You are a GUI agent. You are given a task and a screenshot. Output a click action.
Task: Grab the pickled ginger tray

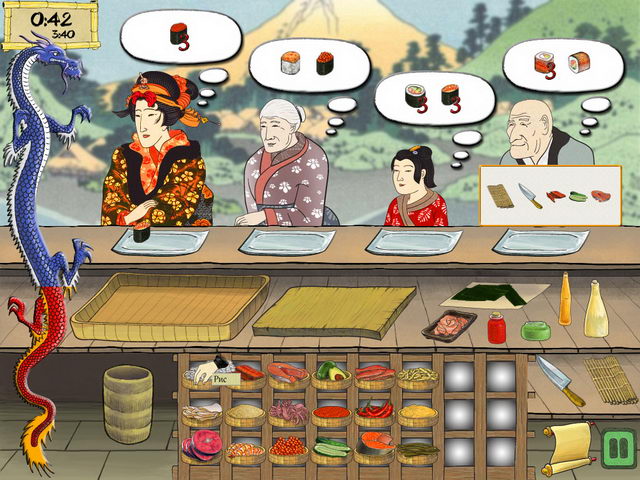(x=449, y=325)
